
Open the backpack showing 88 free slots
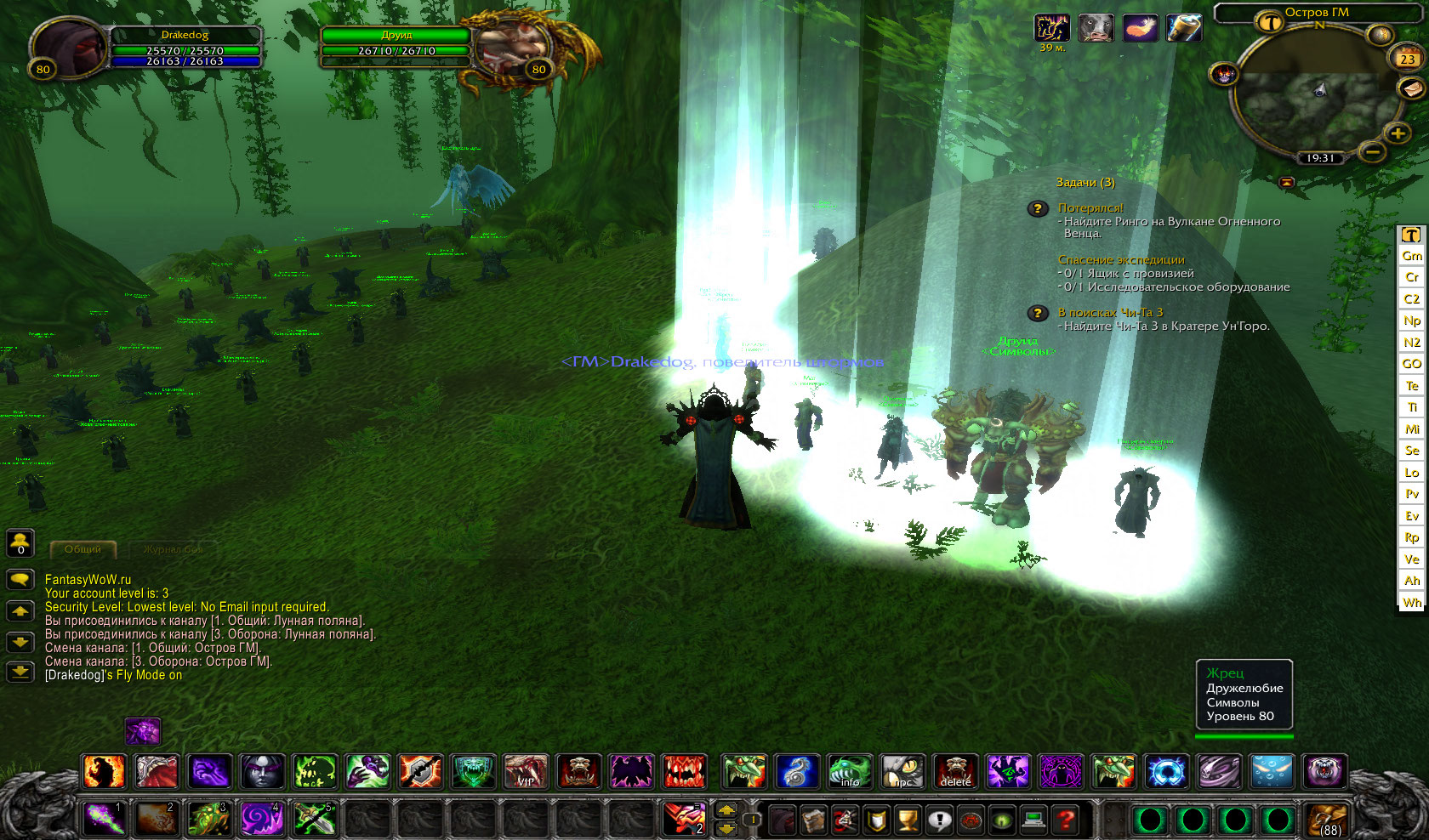(x=1326, y=820)
